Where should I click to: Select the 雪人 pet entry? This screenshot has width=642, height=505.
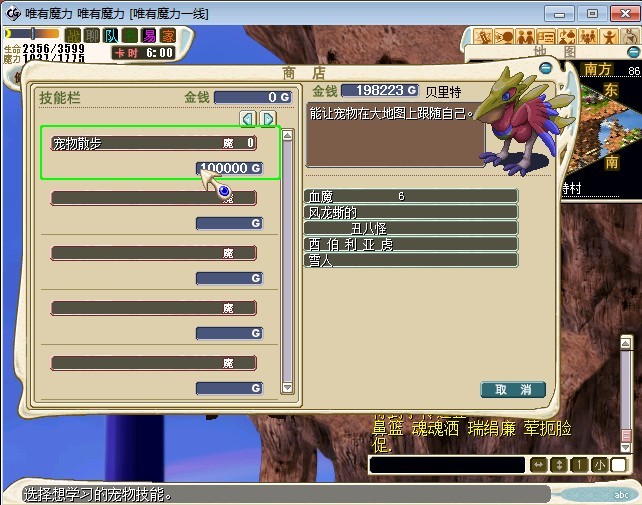(411, 260)
